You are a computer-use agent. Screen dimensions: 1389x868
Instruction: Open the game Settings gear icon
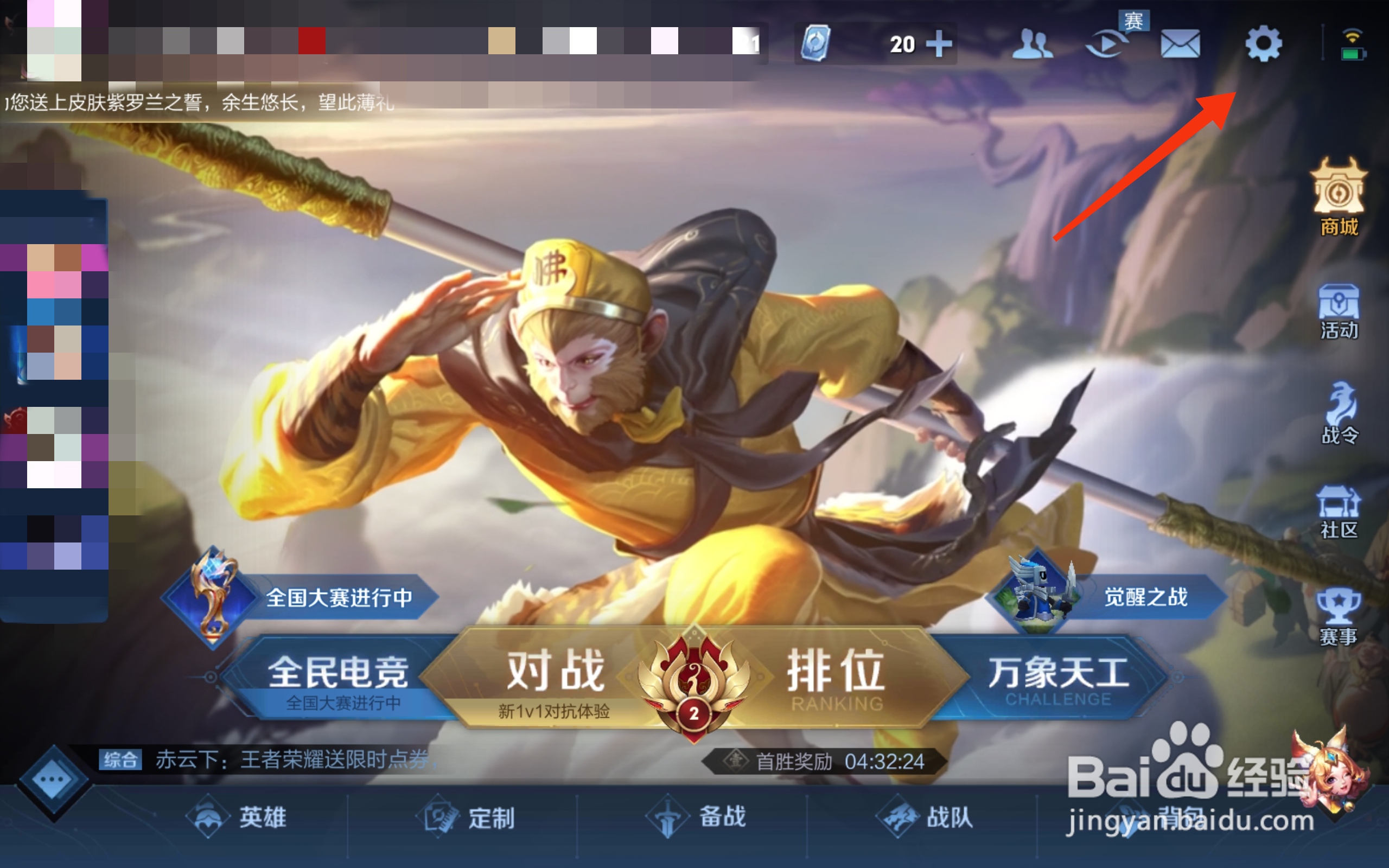[1264, 43]
